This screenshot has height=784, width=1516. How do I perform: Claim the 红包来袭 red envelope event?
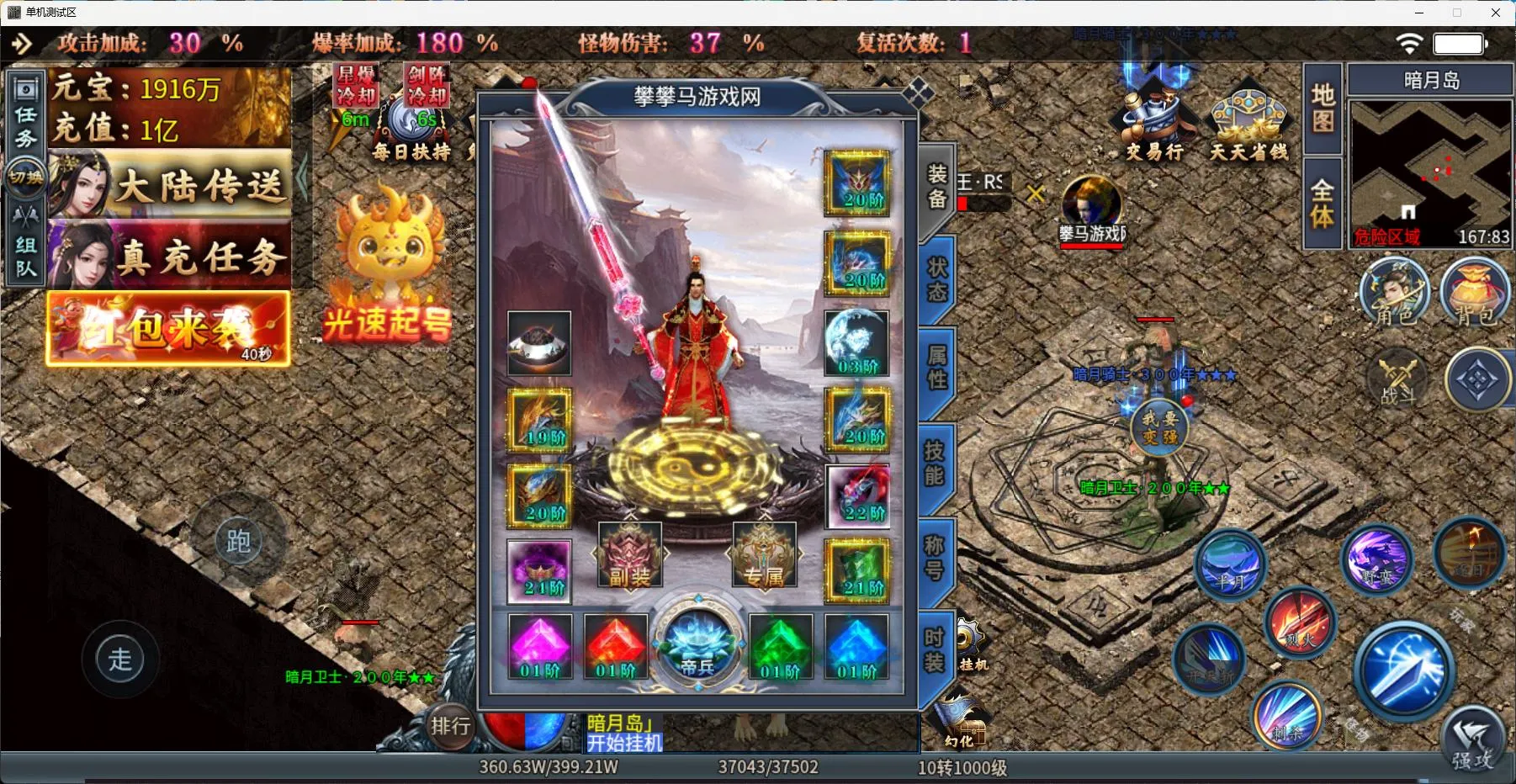click(168, 329)
